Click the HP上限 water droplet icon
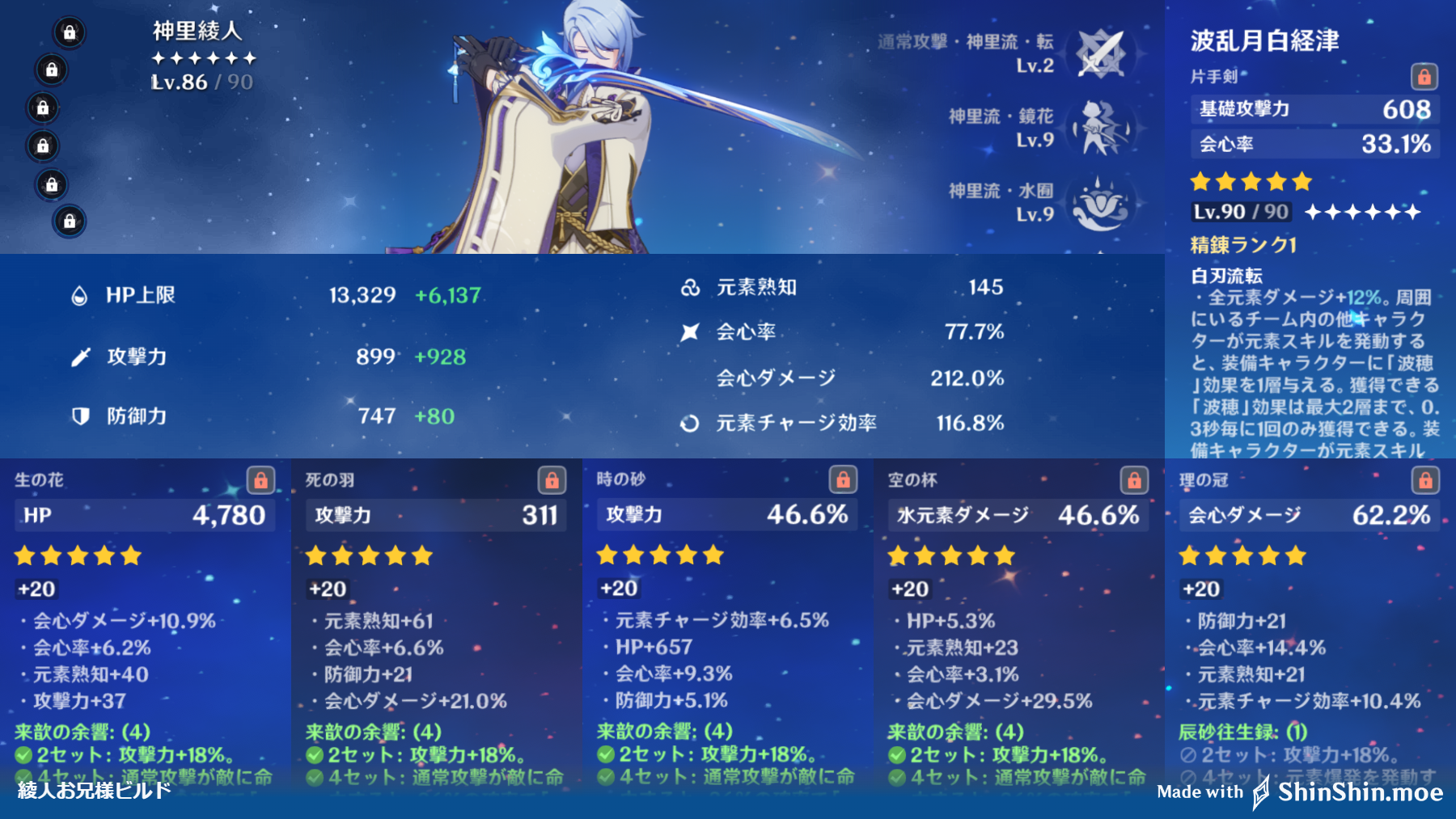 [x=78, y=295]
